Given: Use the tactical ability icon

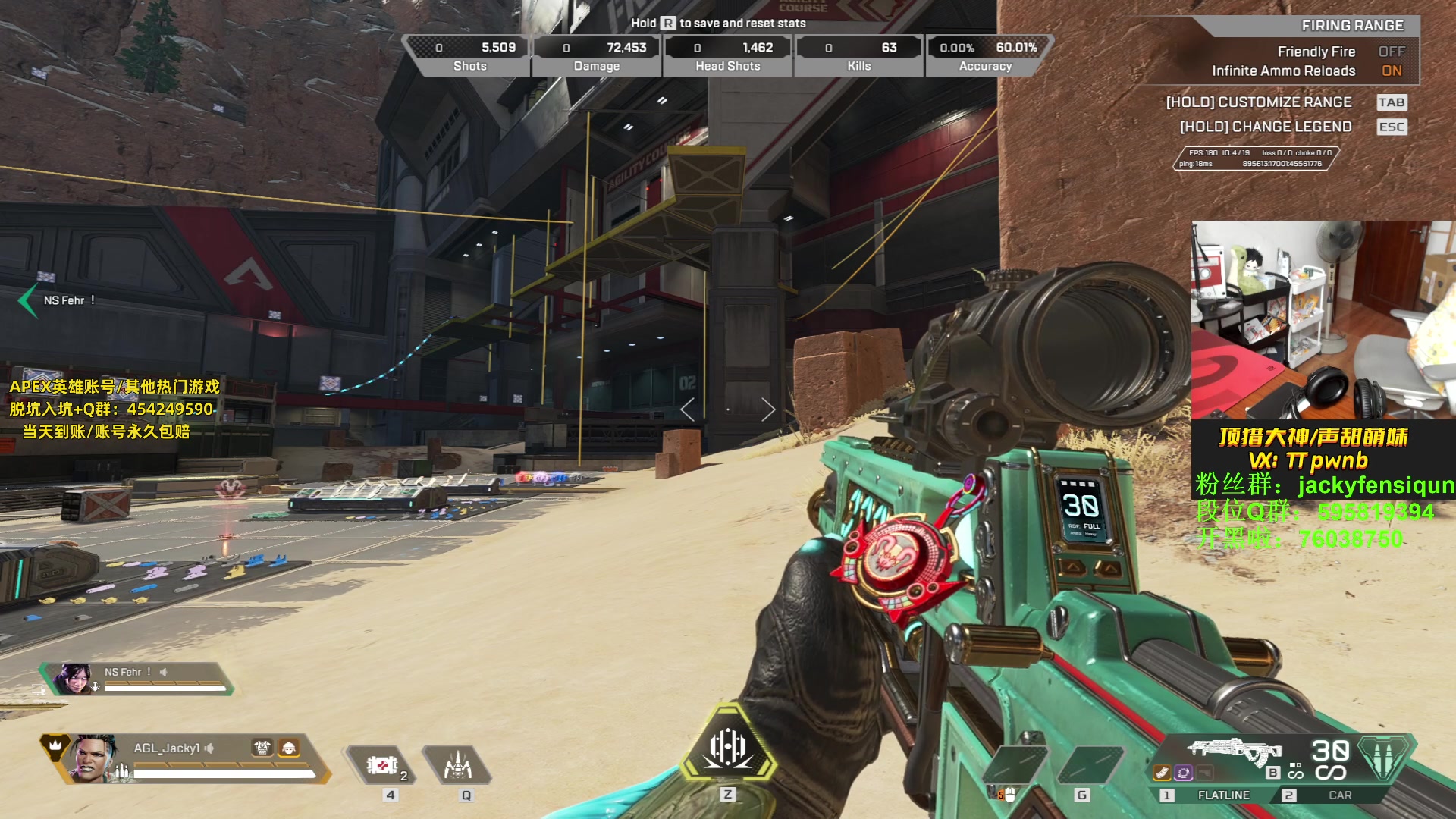Looking at the screenshot, I should point(458,766).
